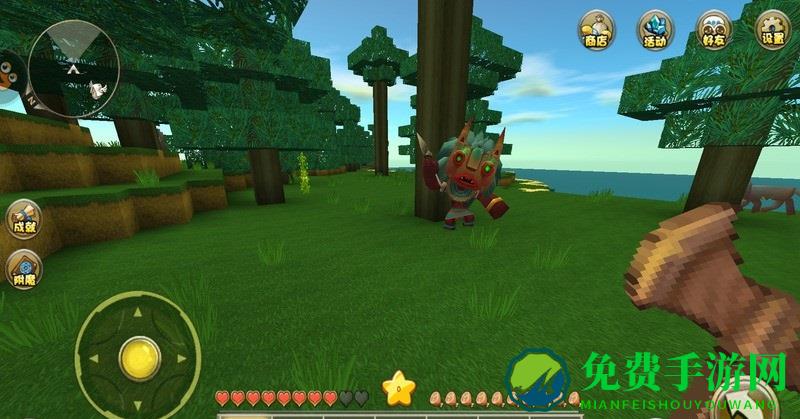Show the 好友 friends list
The width and height of the screenshot is (800, 419).
point(714,29)
